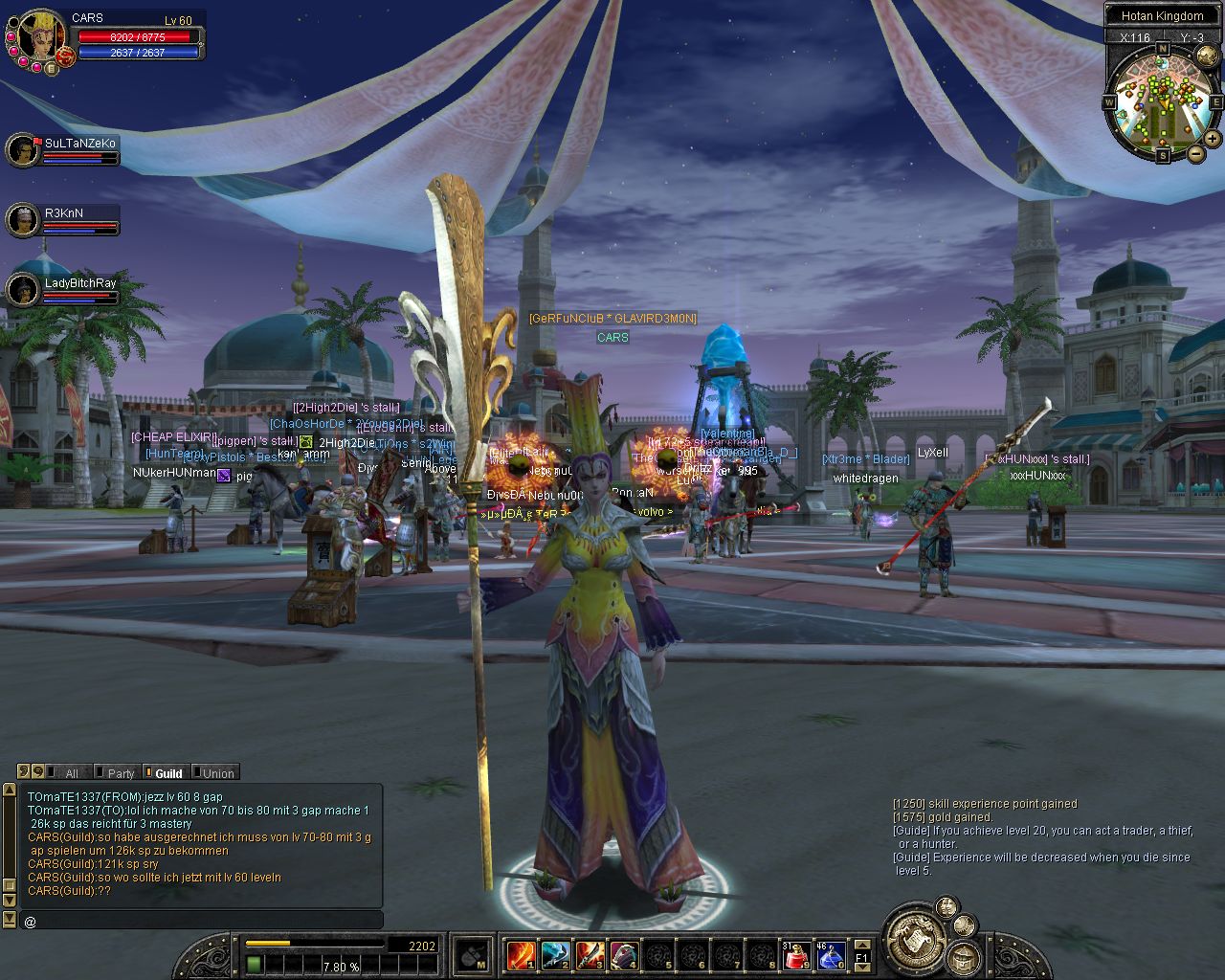
Task: Use the blue mana potion in slot 0
Action: click(x=830, y=954)
